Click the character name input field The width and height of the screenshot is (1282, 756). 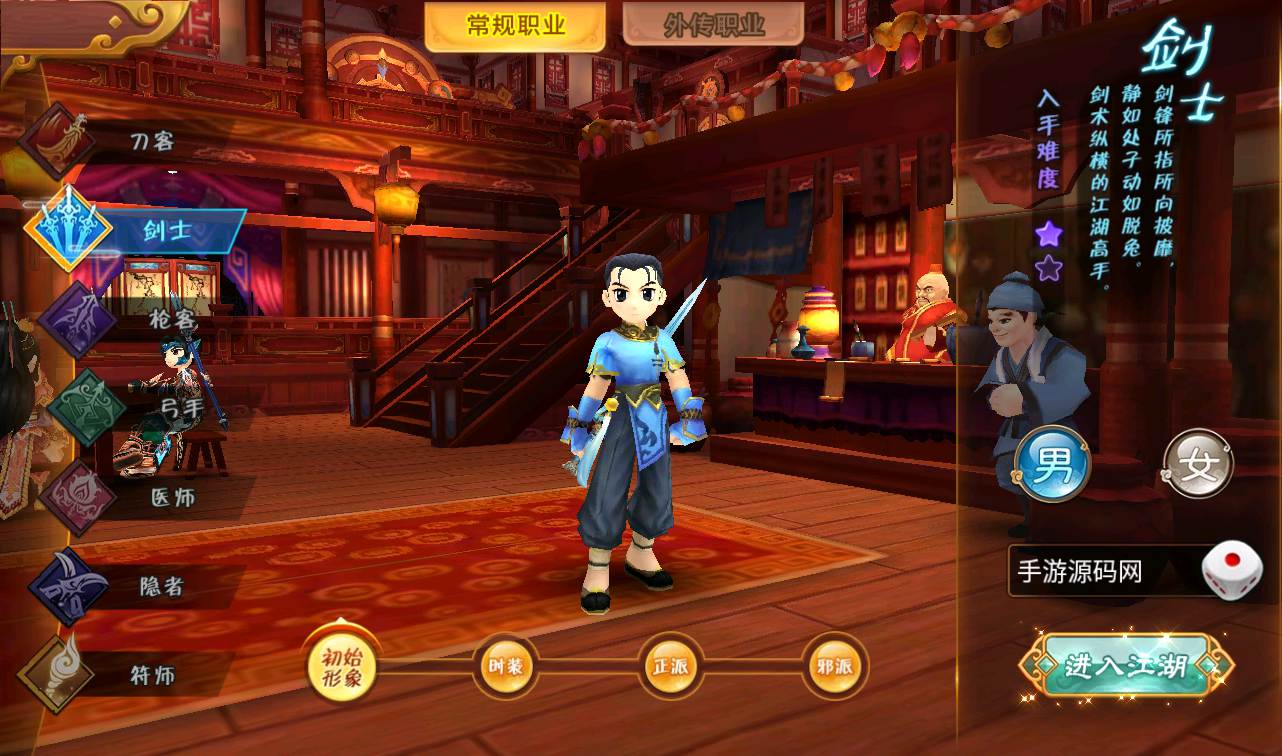1100,572
